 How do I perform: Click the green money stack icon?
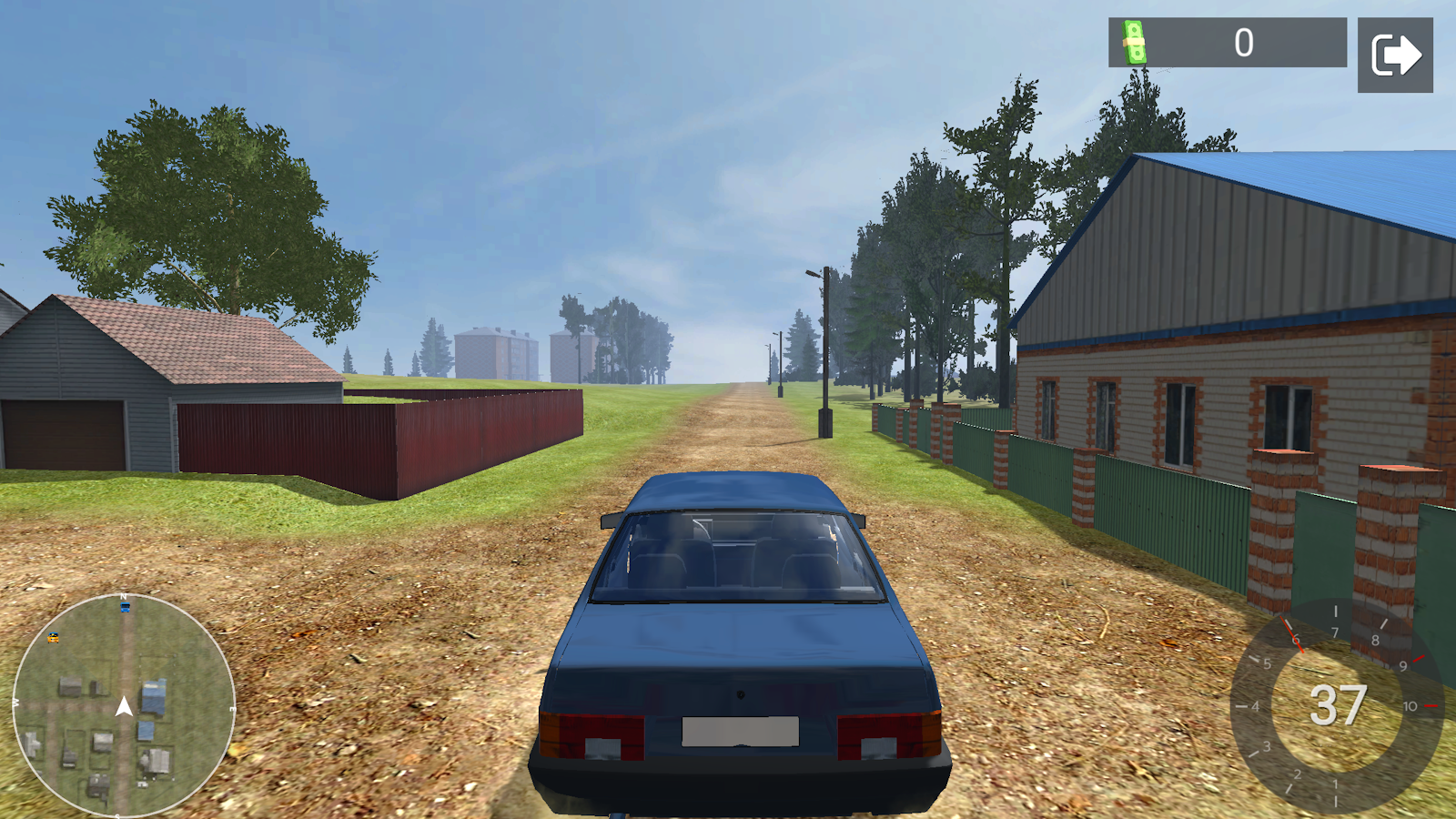click(x=1133, y=44)
